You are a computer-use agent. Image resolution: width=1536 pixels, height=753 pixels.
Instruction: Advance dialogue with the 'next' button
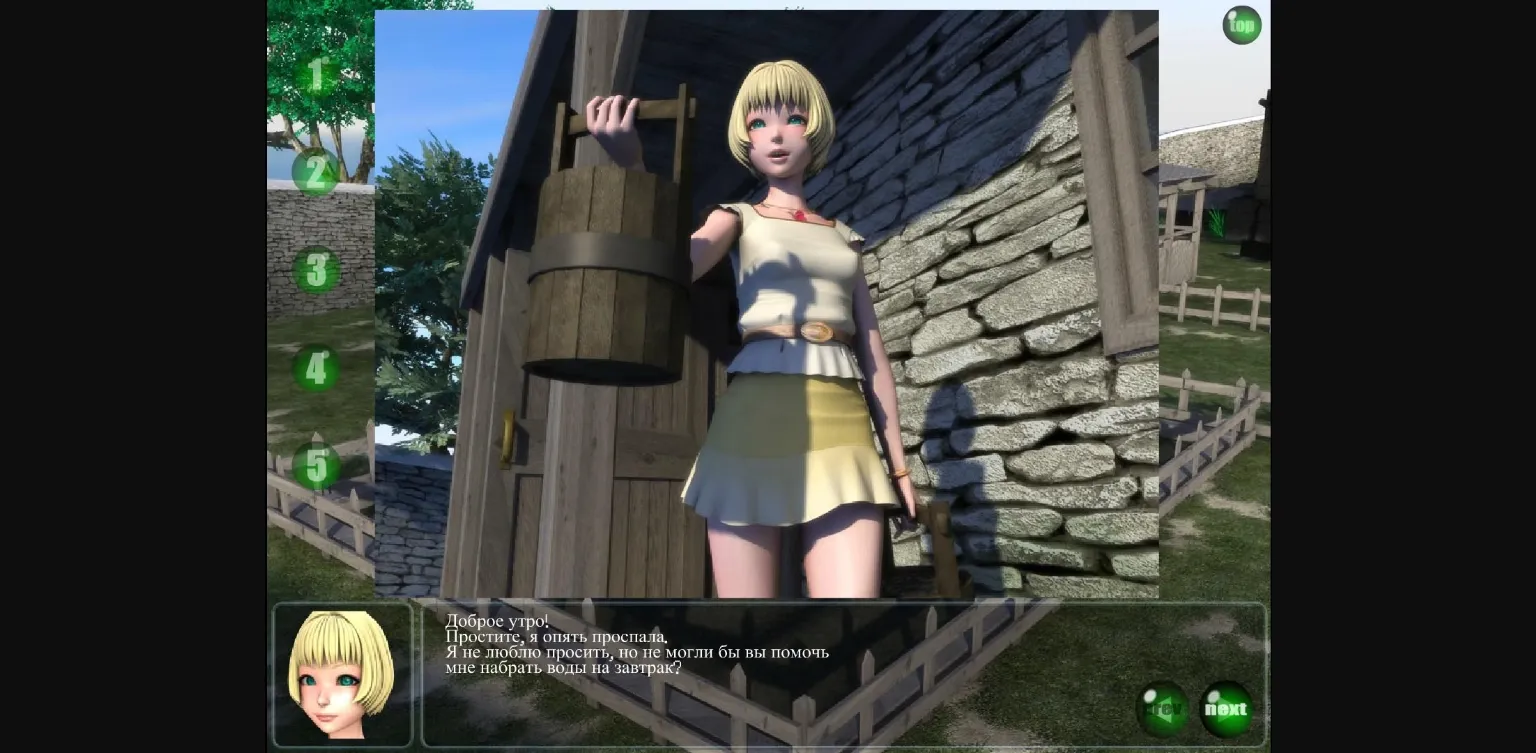pos(1226,708)
